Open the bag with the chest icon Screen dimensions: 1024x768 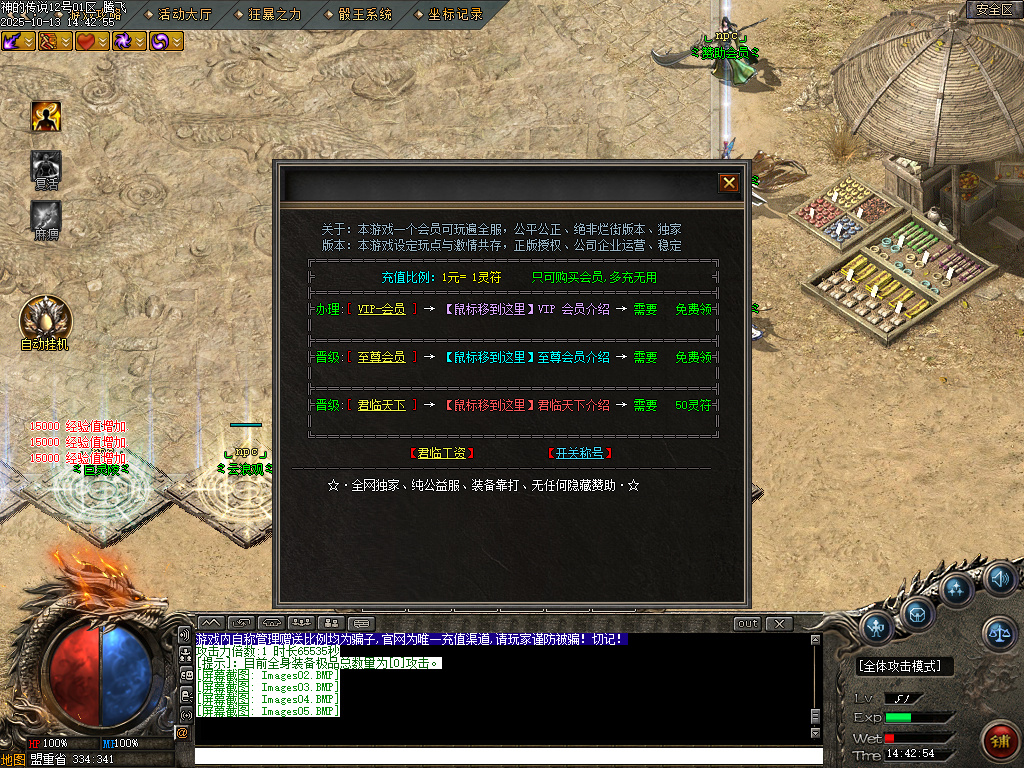(916, 611)
